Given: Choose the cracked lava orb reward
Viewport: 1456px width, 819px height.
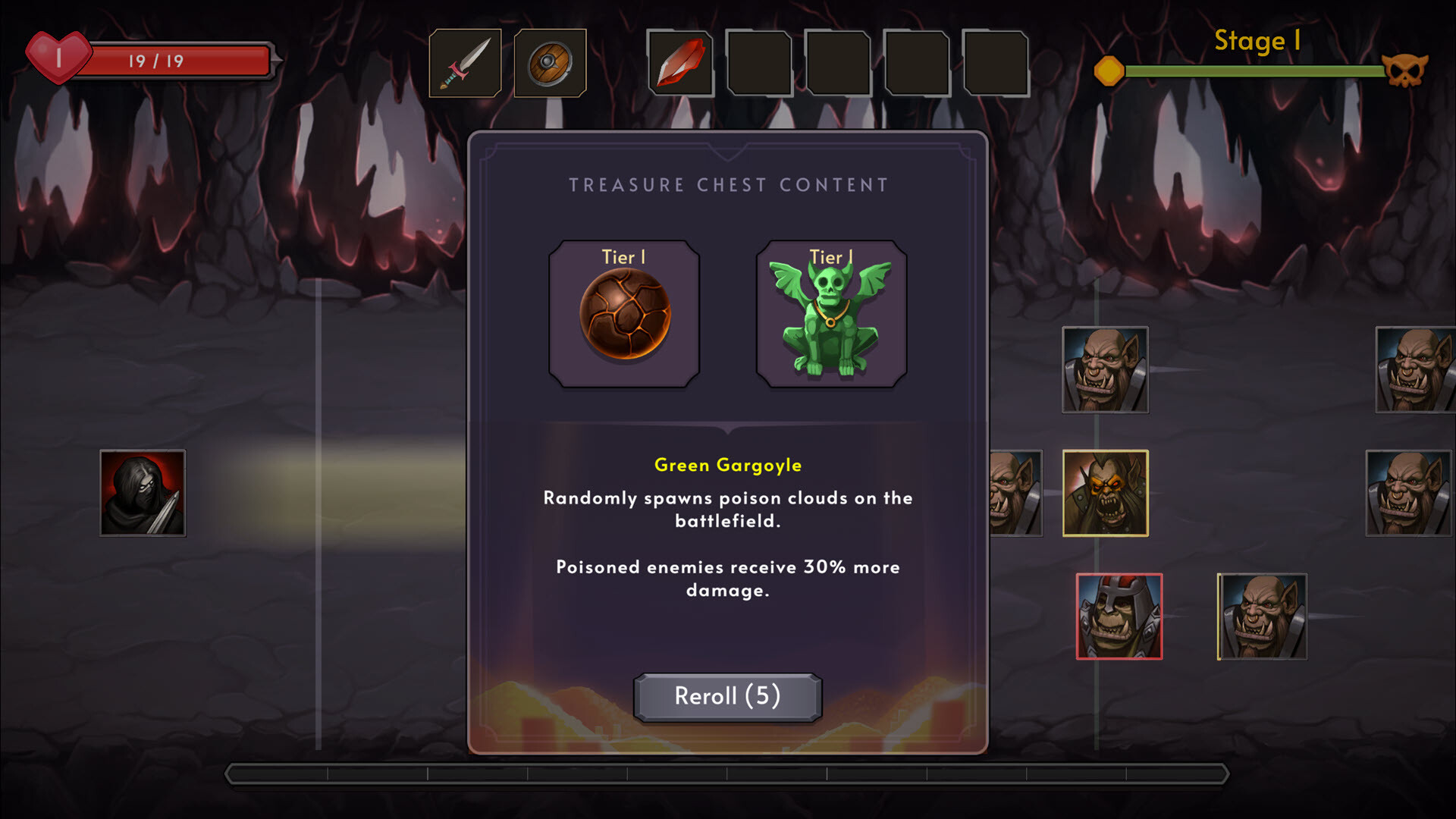Looking at the screenshot, I should coord(624,314).
